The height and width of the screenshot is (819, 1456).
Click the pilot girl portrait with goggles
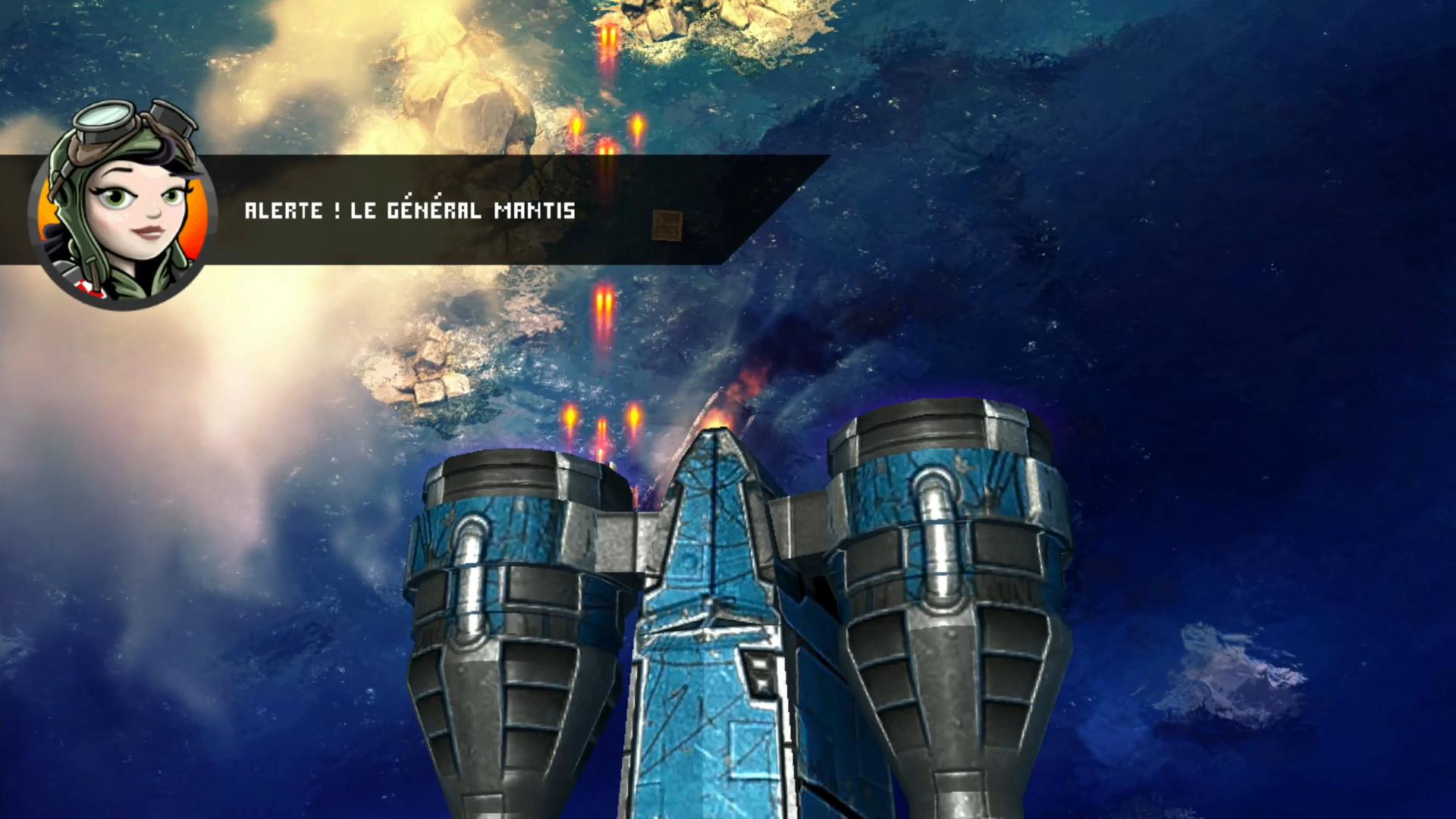pos(123,208)
